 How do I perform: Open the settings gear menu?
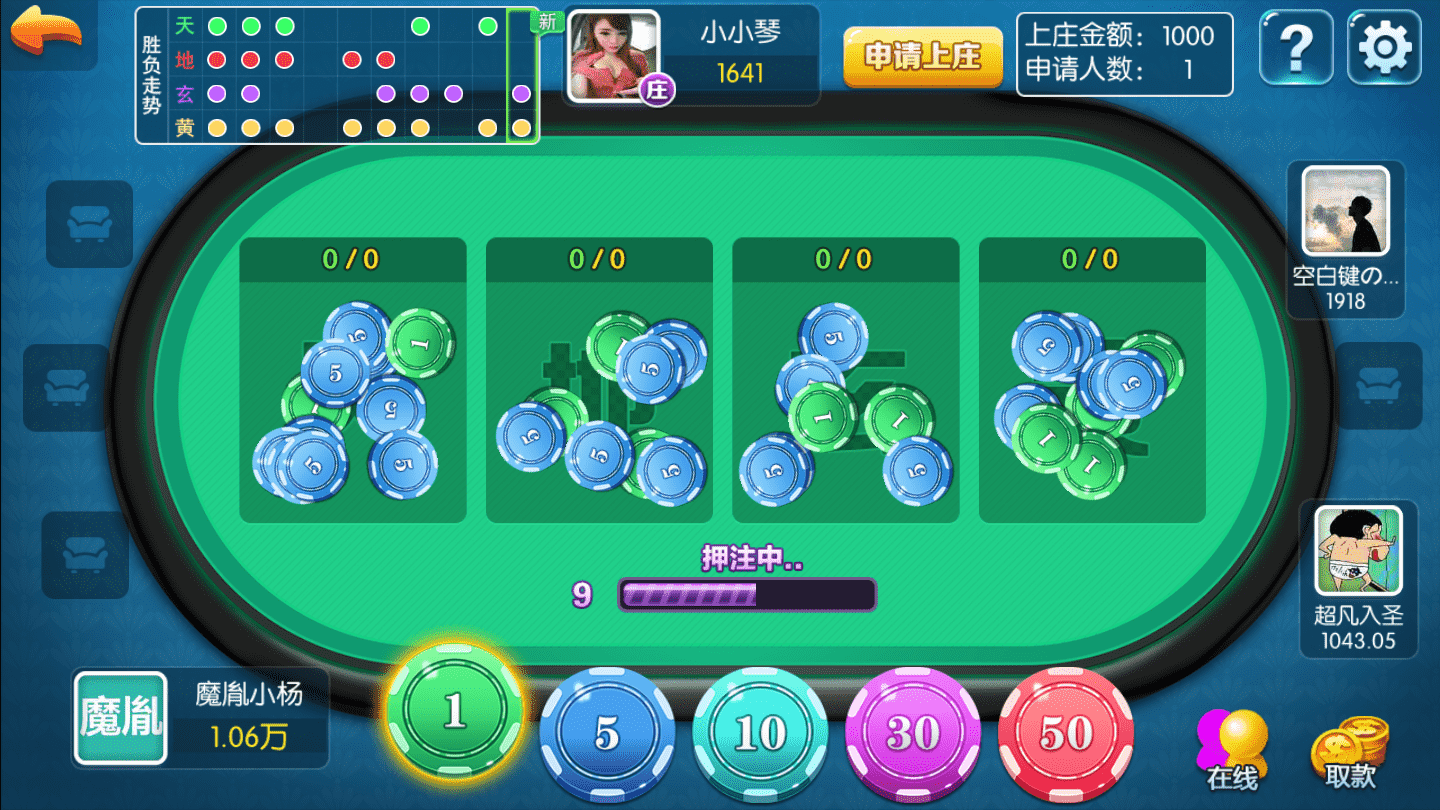1384,46
